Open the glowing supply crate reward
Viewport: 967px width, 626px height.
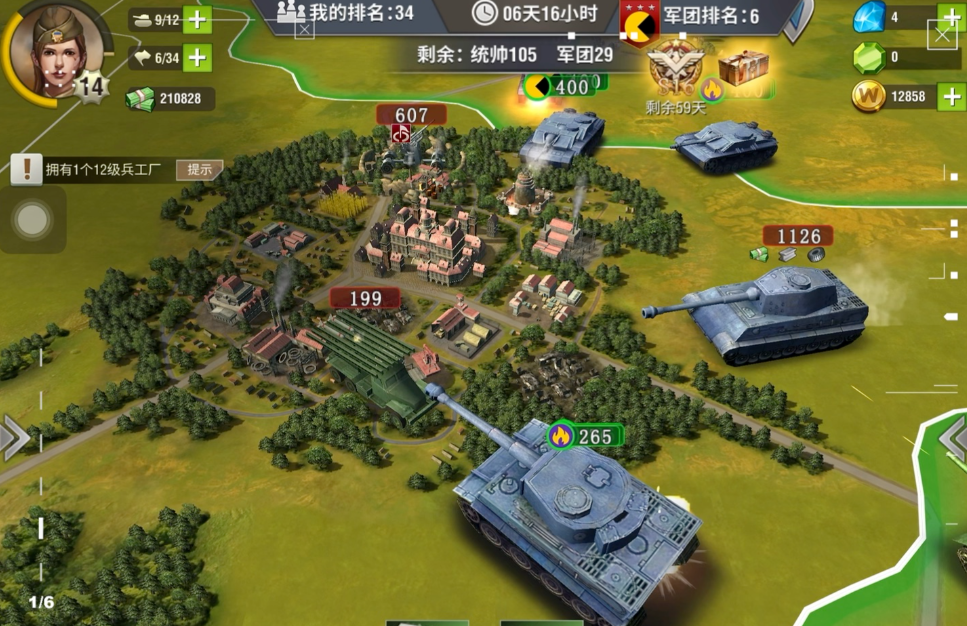[743, 70]
